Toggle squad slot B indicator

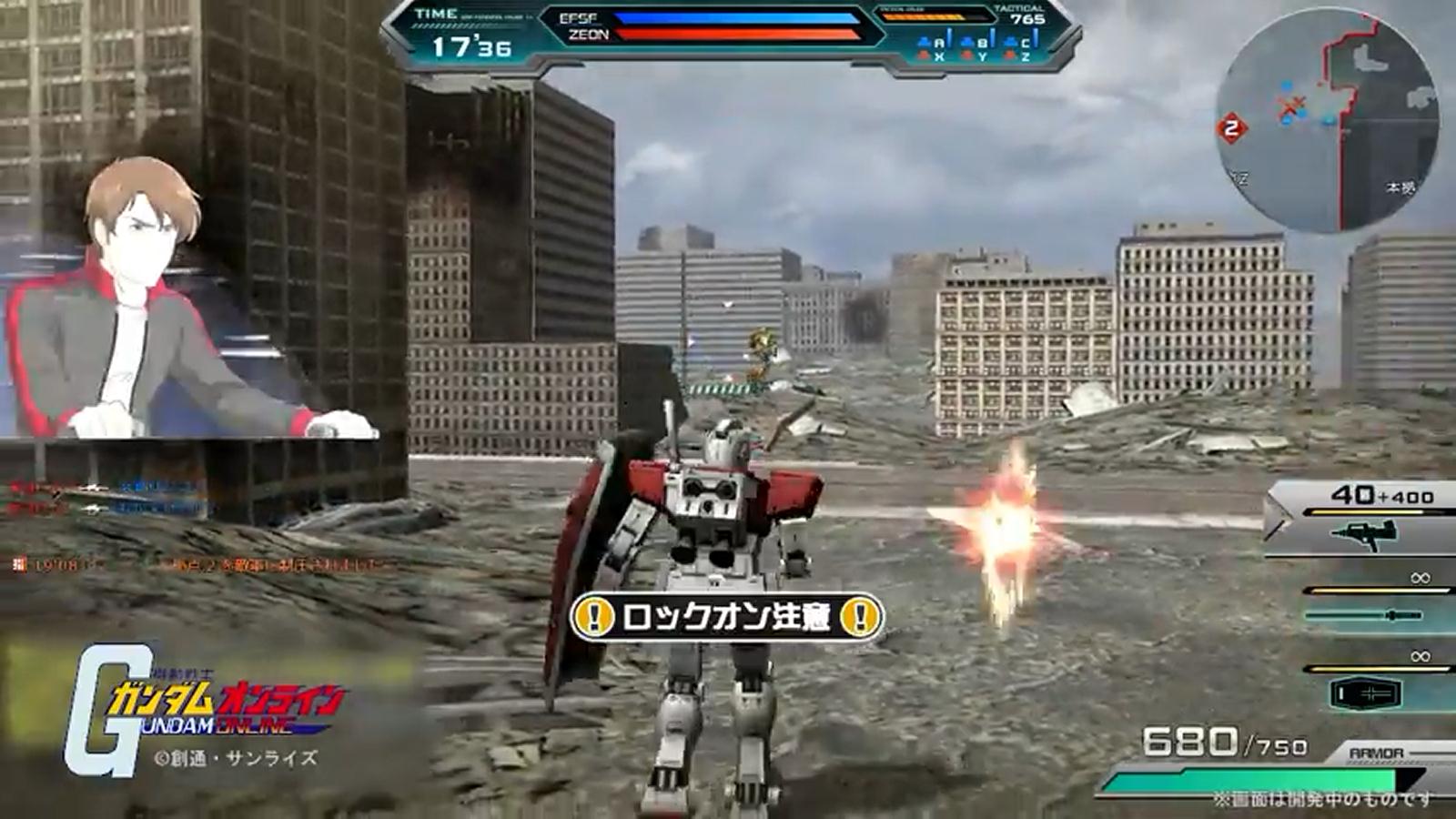[x=984, y=42]
